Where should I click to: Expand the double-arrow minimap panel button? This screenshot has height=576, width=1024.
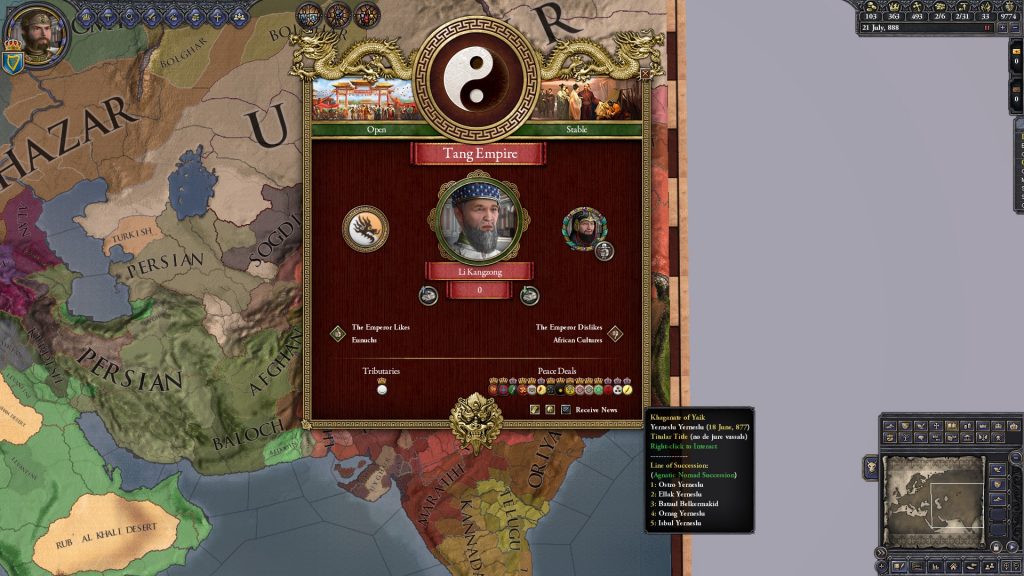(881, 551)
